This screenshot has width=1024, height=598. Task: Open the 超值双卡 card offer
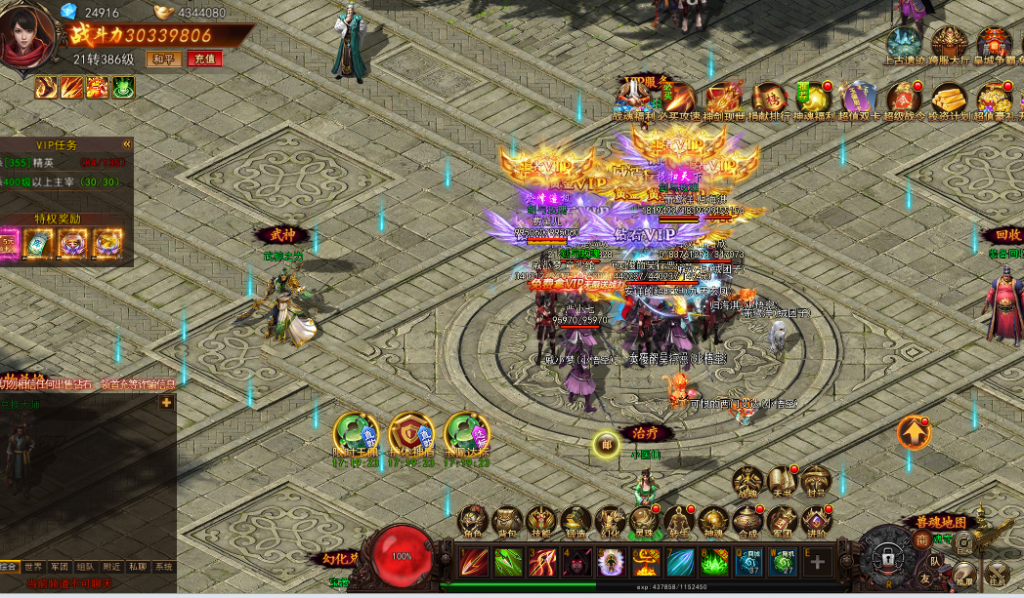[x=858, y=100]
